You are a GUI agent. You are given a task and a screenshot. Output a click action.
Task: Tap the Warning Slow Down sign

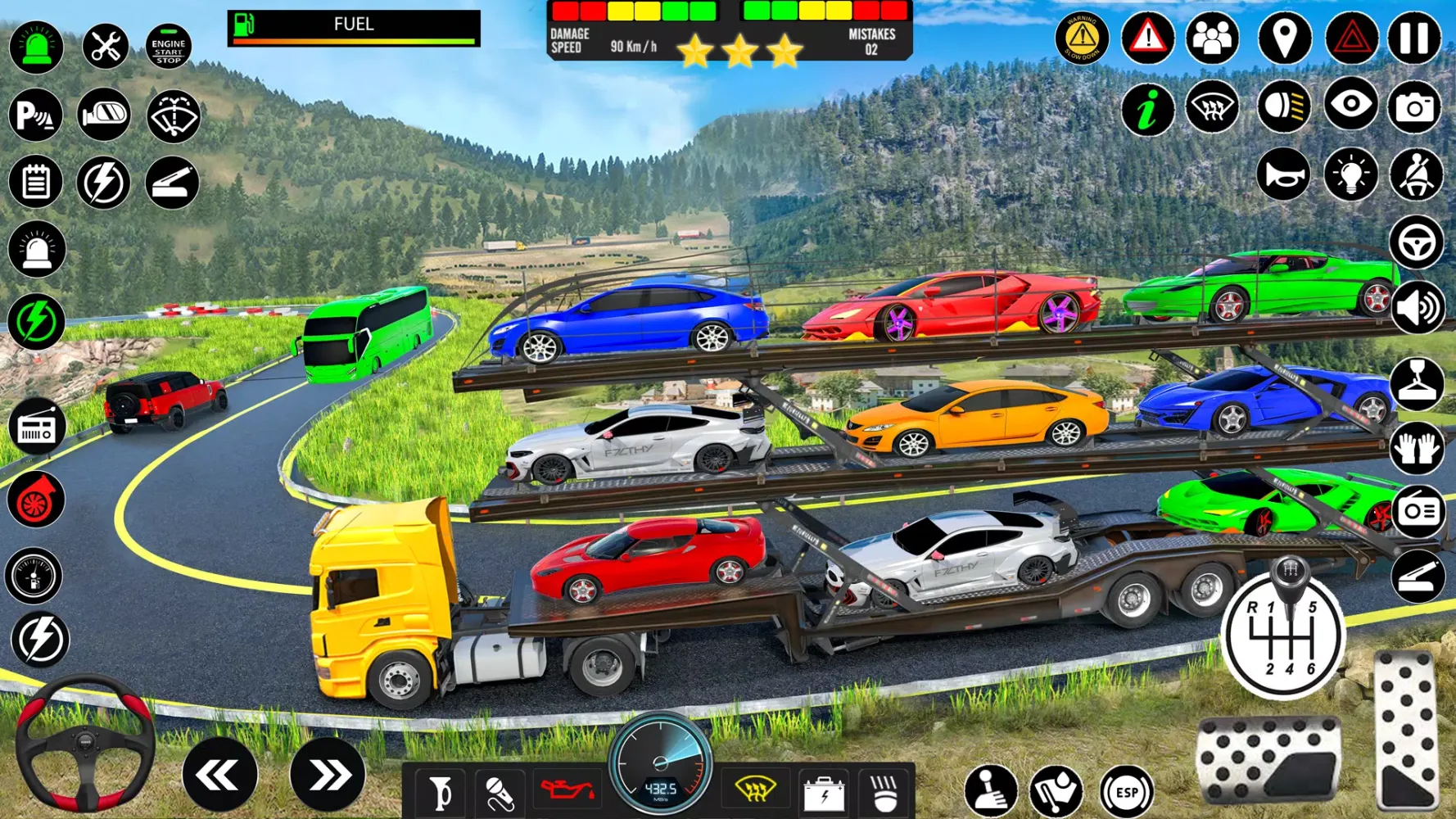click(x=1083, y=38)
